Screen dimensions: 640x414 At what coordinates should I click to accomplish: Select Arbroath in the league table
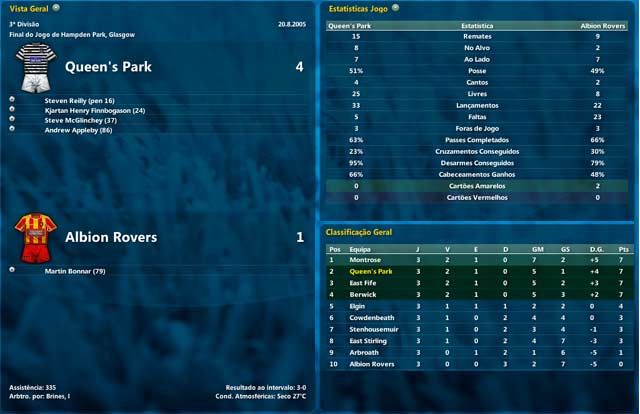point(365,352)
